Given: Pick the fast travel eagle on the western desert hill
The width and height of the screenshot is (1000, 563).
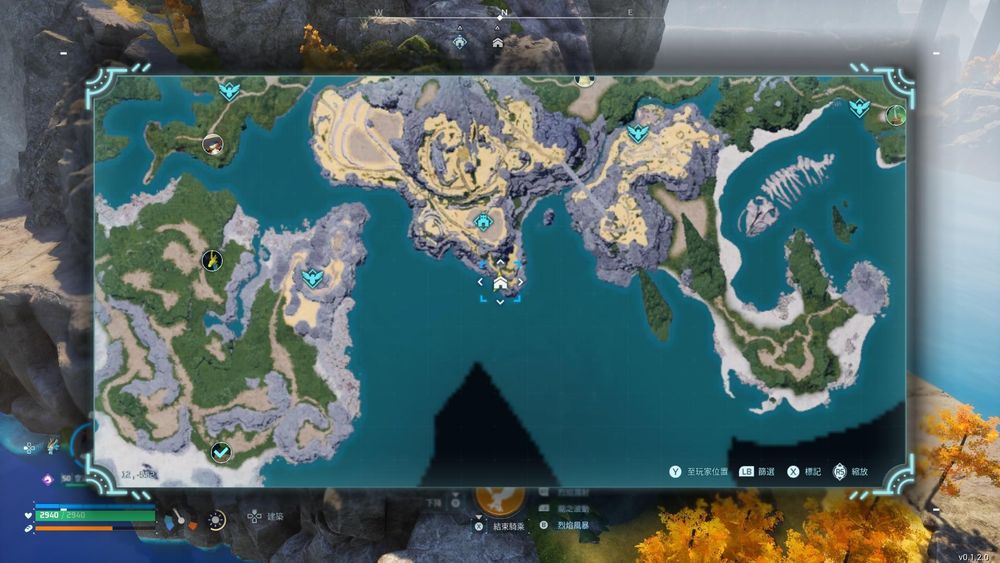Looking at the screenshot, I should 313,277.
